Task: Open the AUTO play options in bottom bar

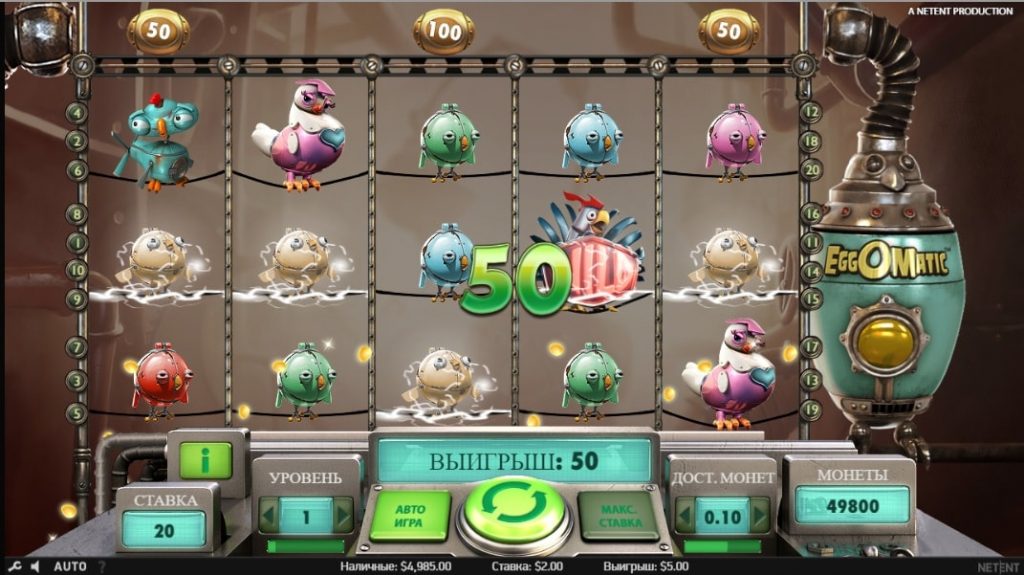Action: coord(70,566)
